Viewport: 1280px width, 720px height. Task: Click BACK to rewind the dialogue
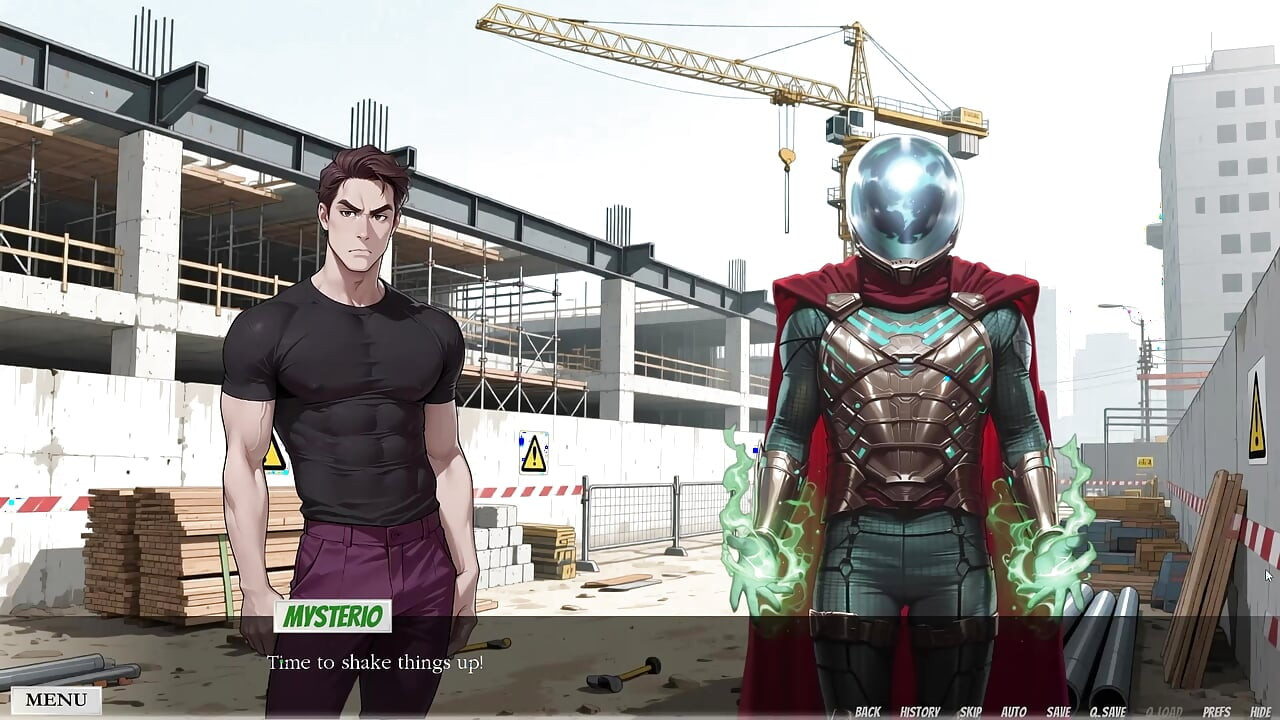click(x=868, y=711)
